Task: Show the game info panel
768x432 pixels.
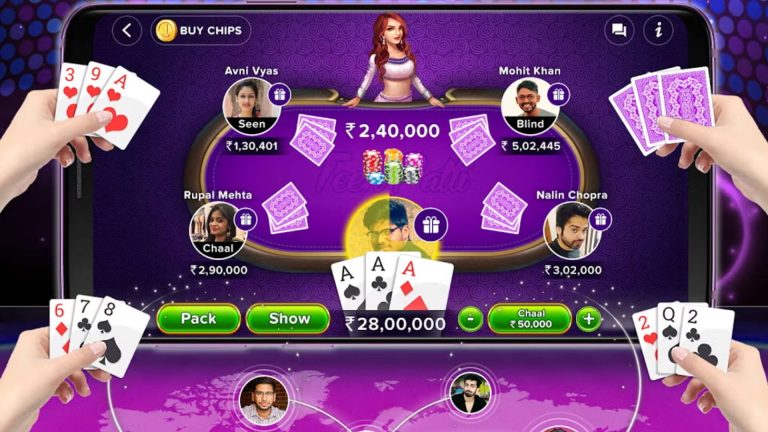Action: (x=658, y=30)
